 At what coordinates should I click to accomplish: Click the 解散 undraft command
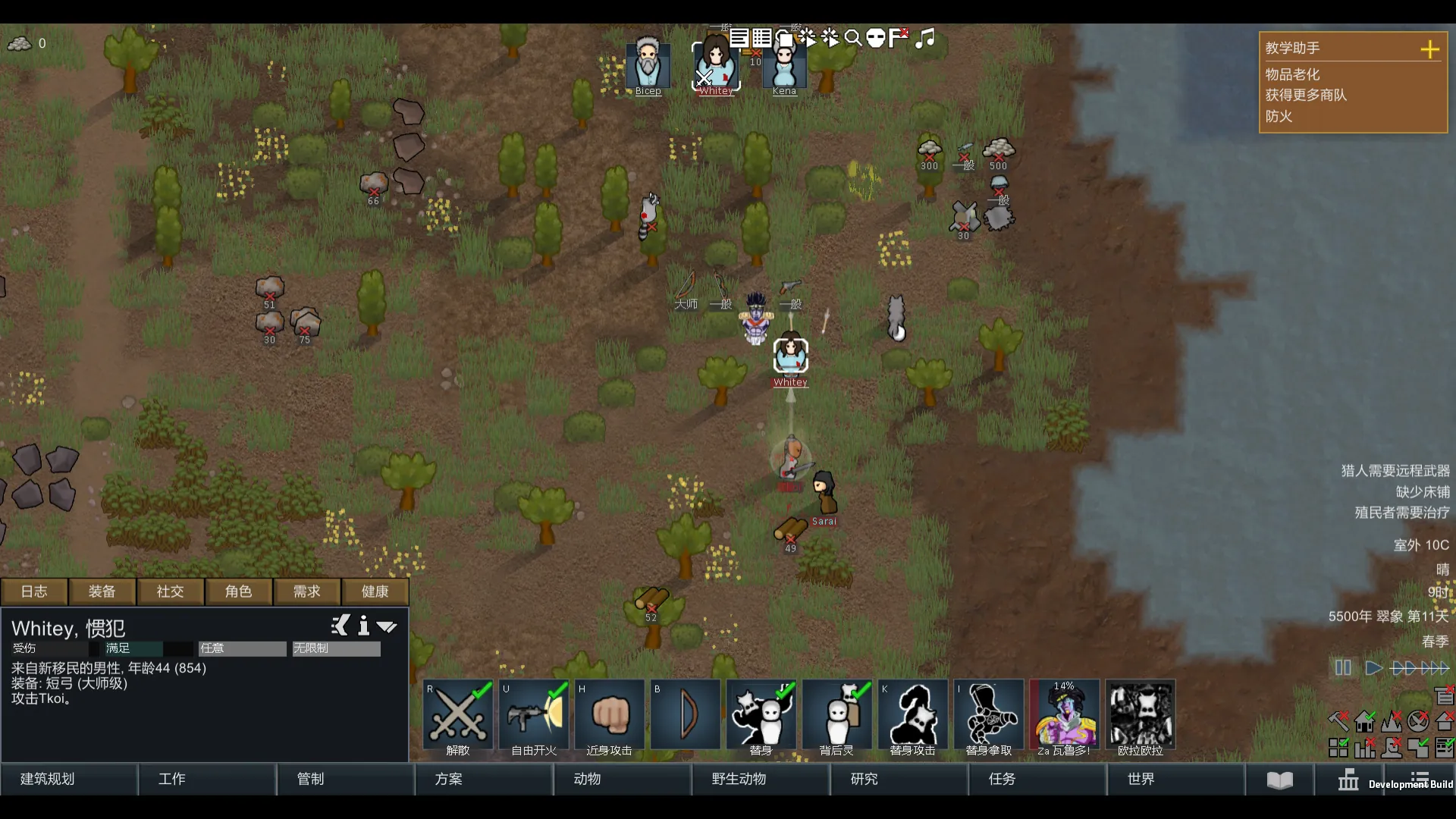coord(458,718)
